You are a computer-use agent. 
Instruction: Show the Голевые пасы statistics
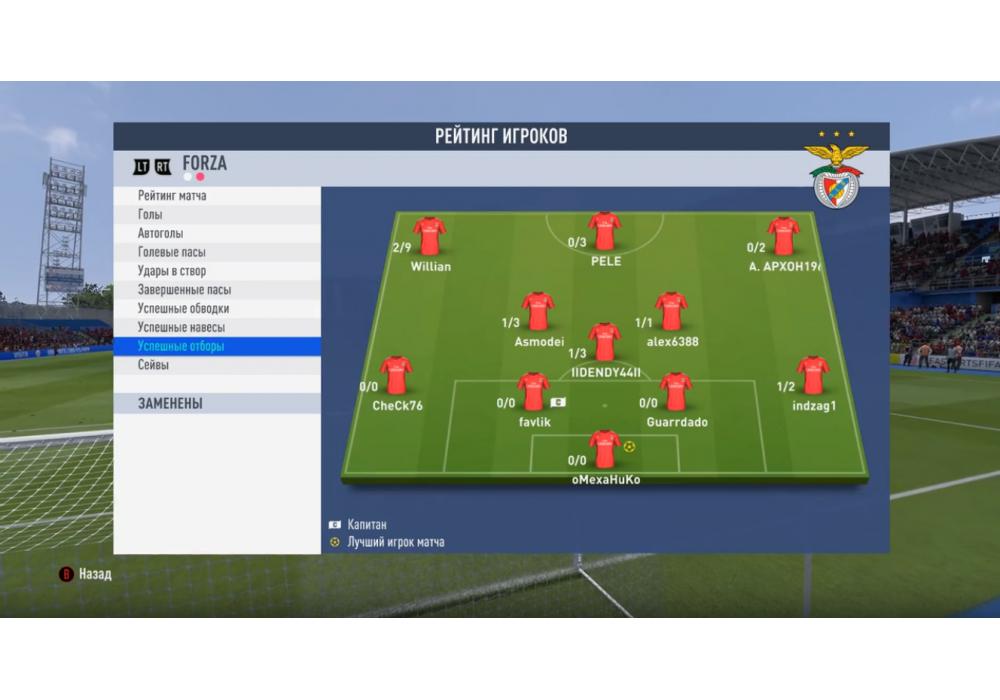coord(217,252)
